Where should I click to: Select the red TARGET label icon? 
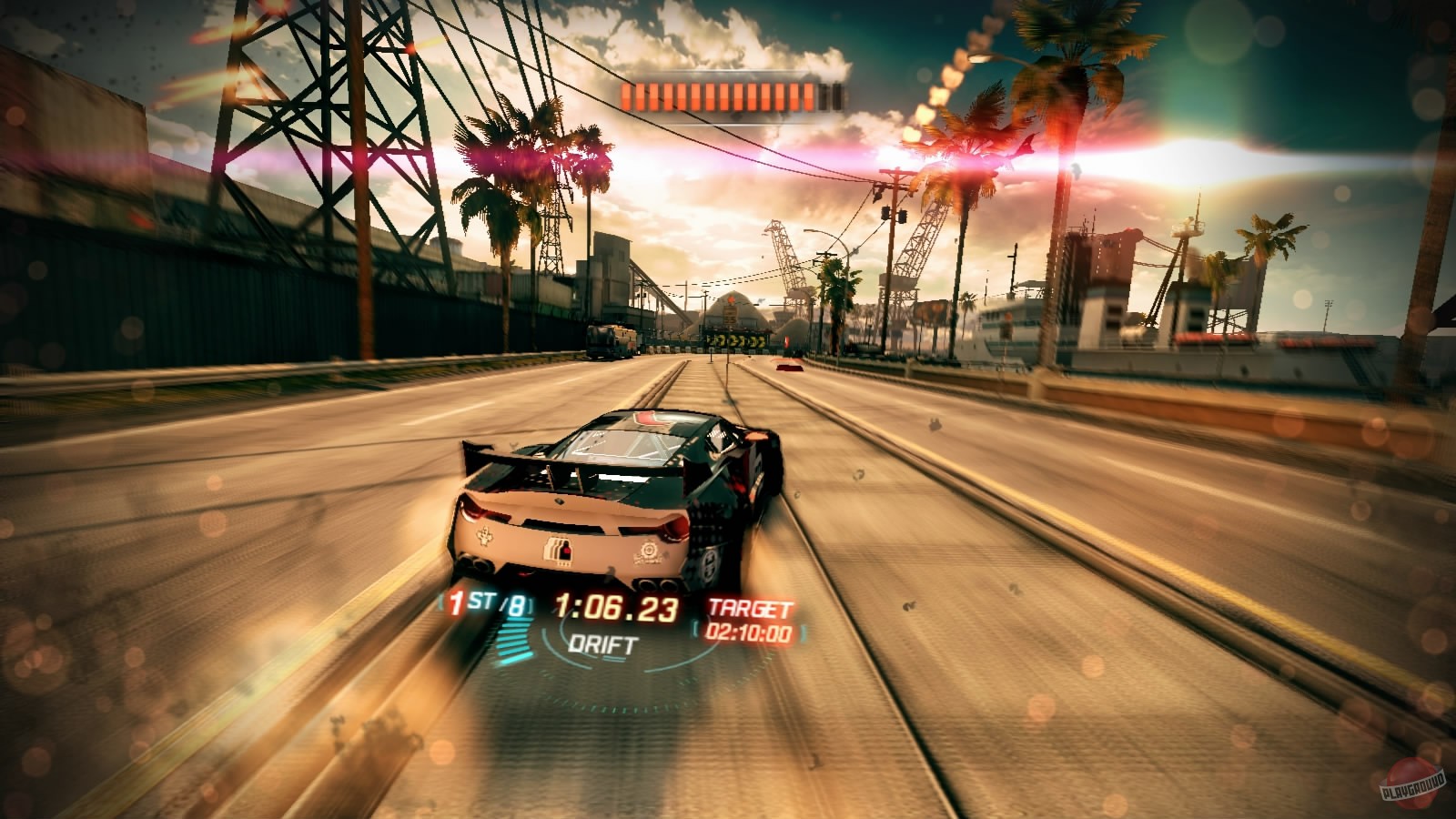coord(751,605)
